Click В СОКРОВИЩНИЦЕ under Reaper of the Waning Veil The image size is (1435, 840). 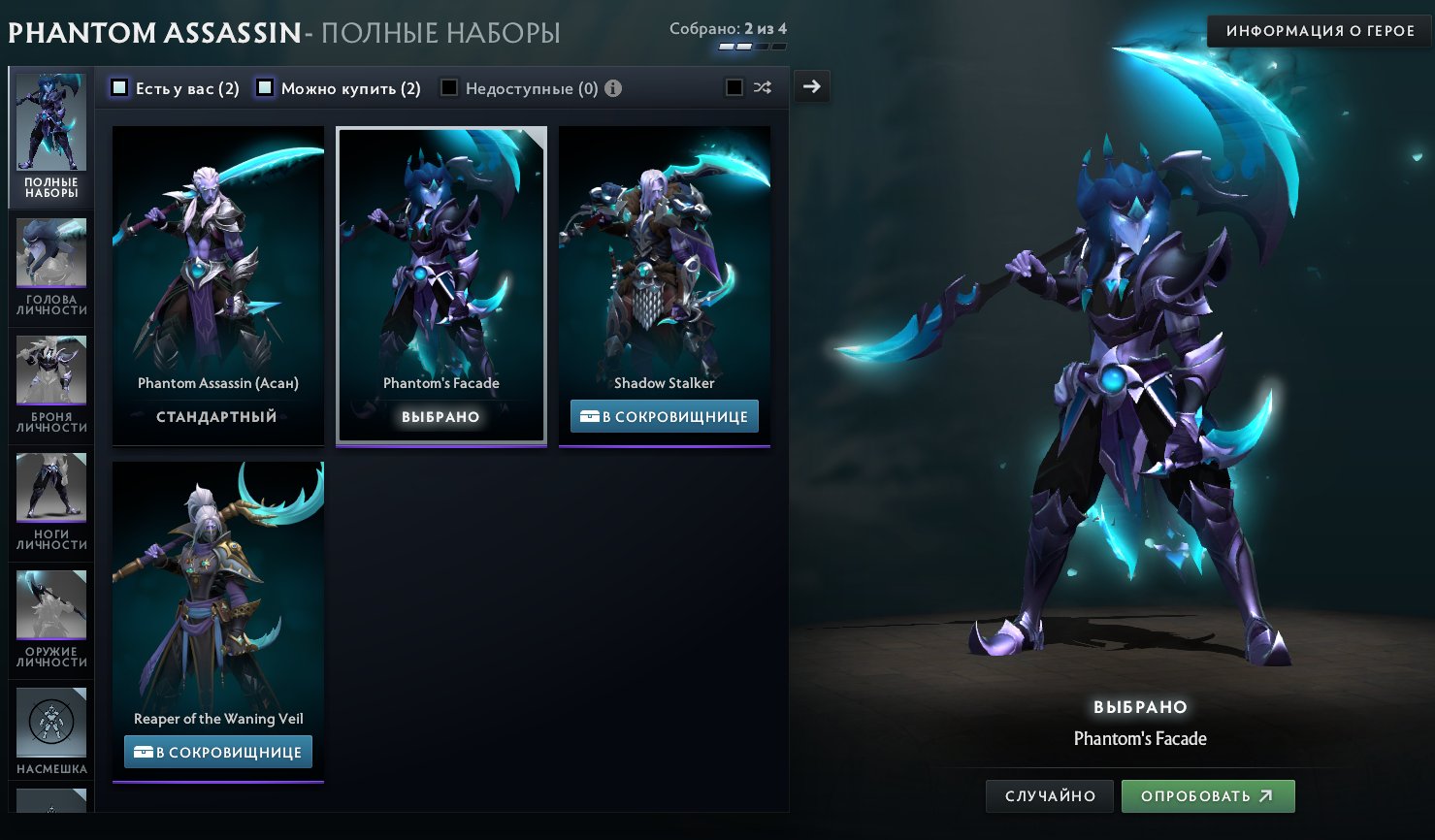pyautogui.click(x=217, y=751)
